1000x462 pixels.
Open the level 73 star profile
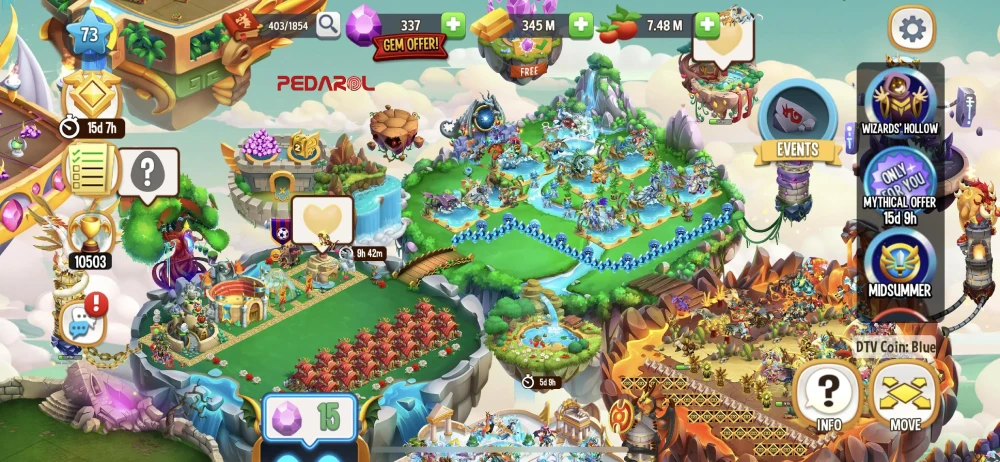(89, 36)
